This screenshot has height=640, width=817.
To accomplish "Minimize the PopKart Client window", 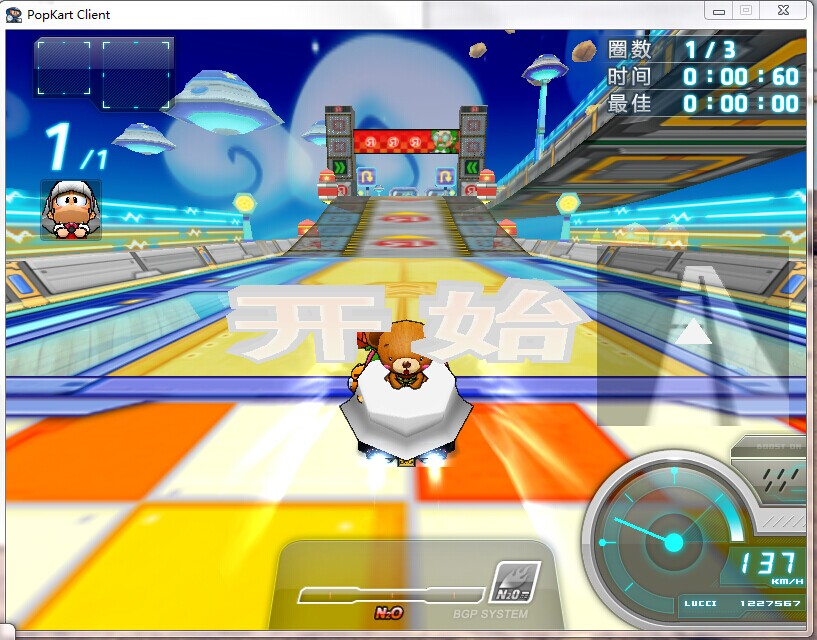I will click(719, 10).
